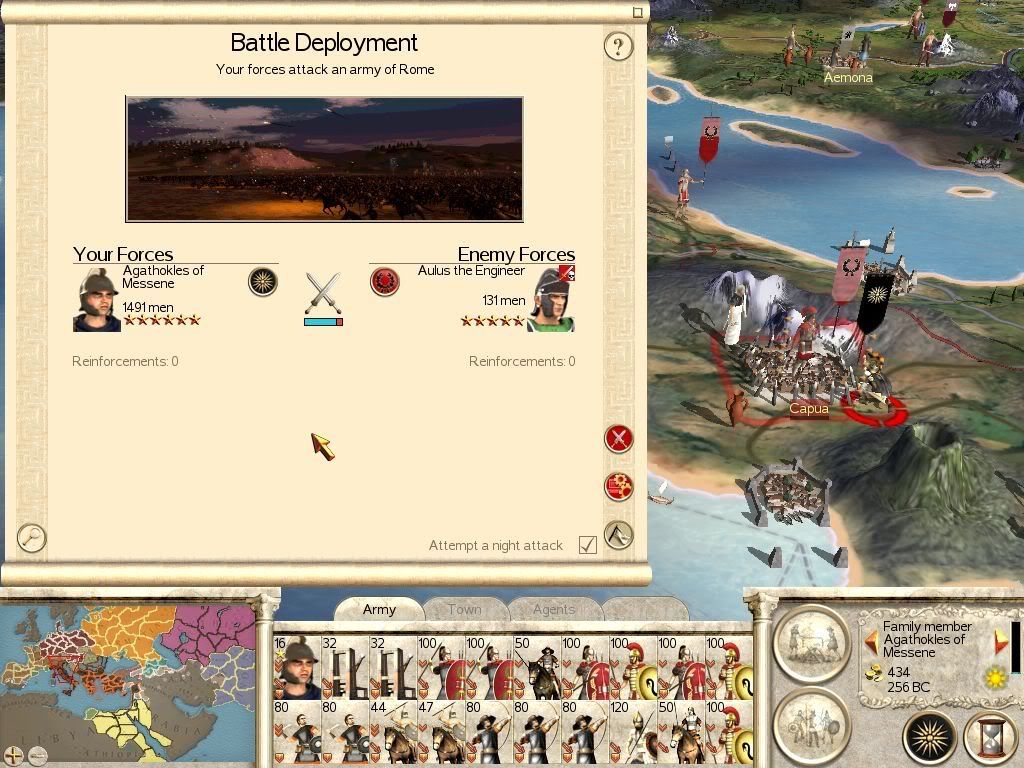Switch to the Town tab
This screenshot has width=1024, height=768.
pos(464,609)
